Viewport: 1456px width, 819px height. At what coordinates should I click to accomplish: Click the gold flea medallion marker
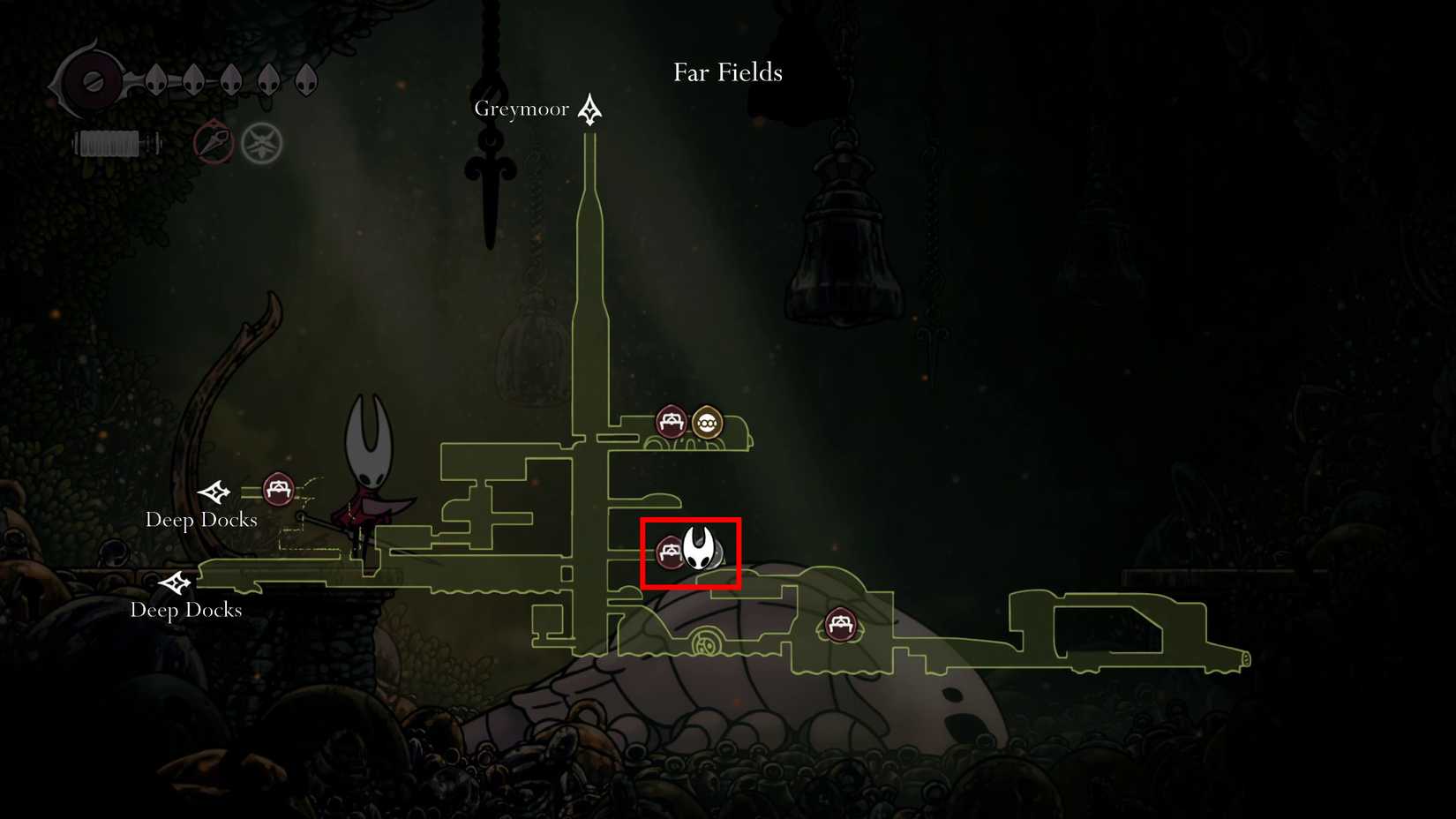[x=706, y=422]
